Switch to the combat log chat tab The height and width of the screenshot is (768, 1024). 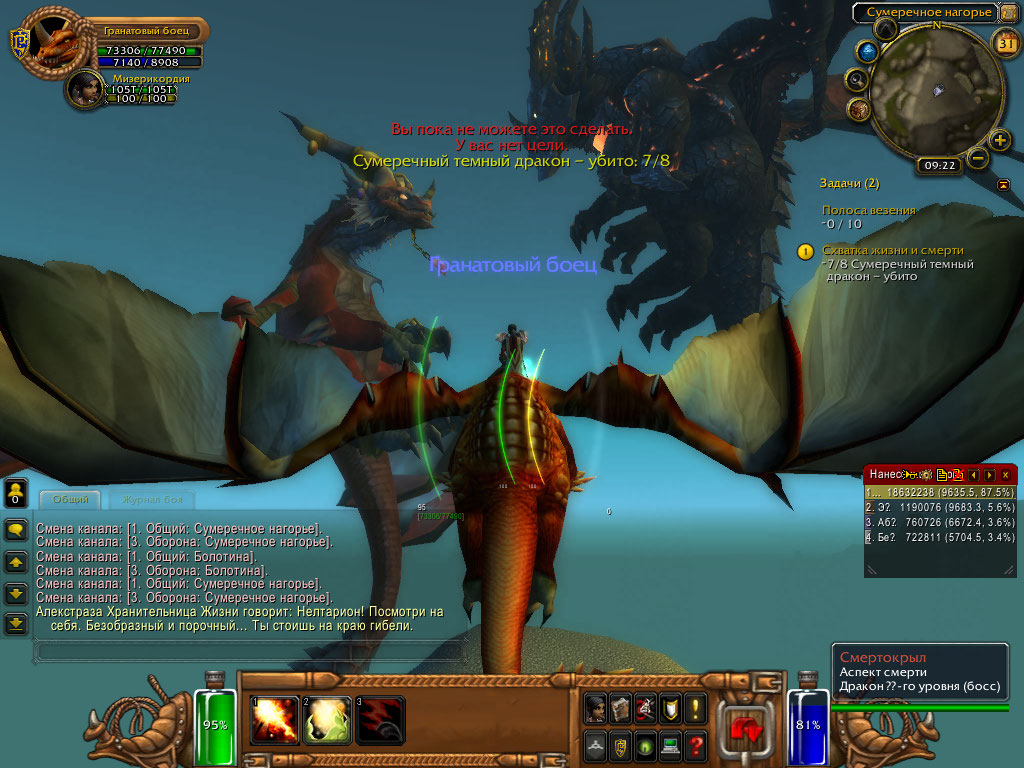tap(150, 499)
